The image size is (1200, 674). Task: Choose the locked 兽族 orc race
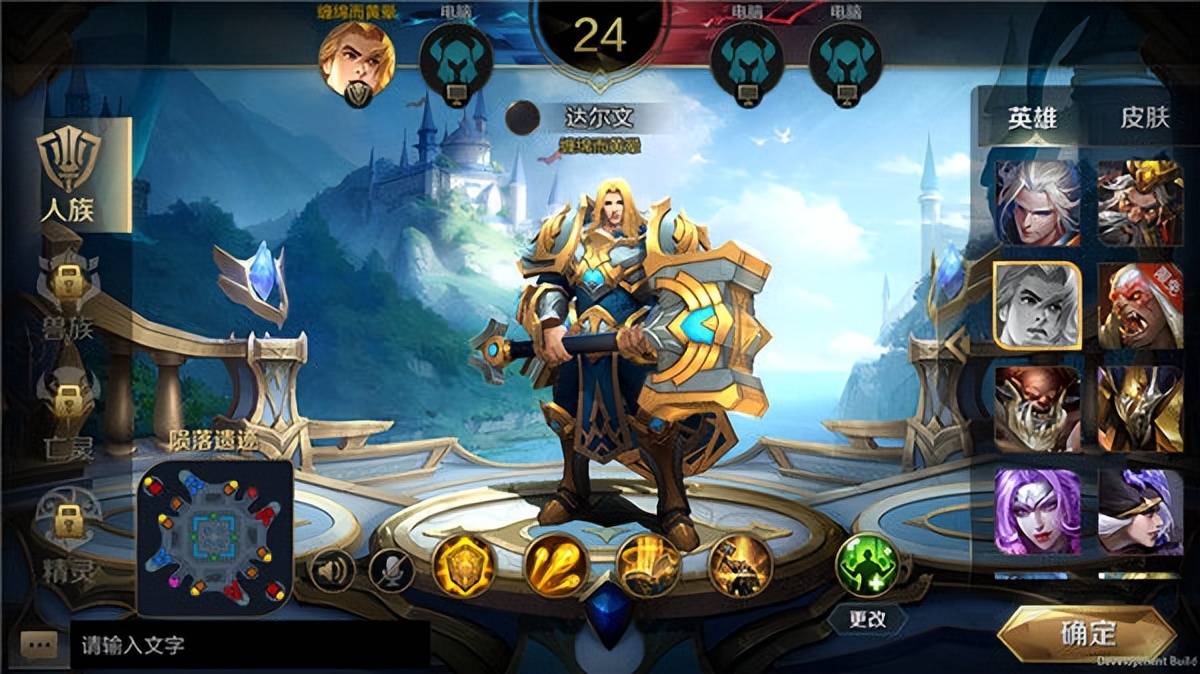point(67,293)
